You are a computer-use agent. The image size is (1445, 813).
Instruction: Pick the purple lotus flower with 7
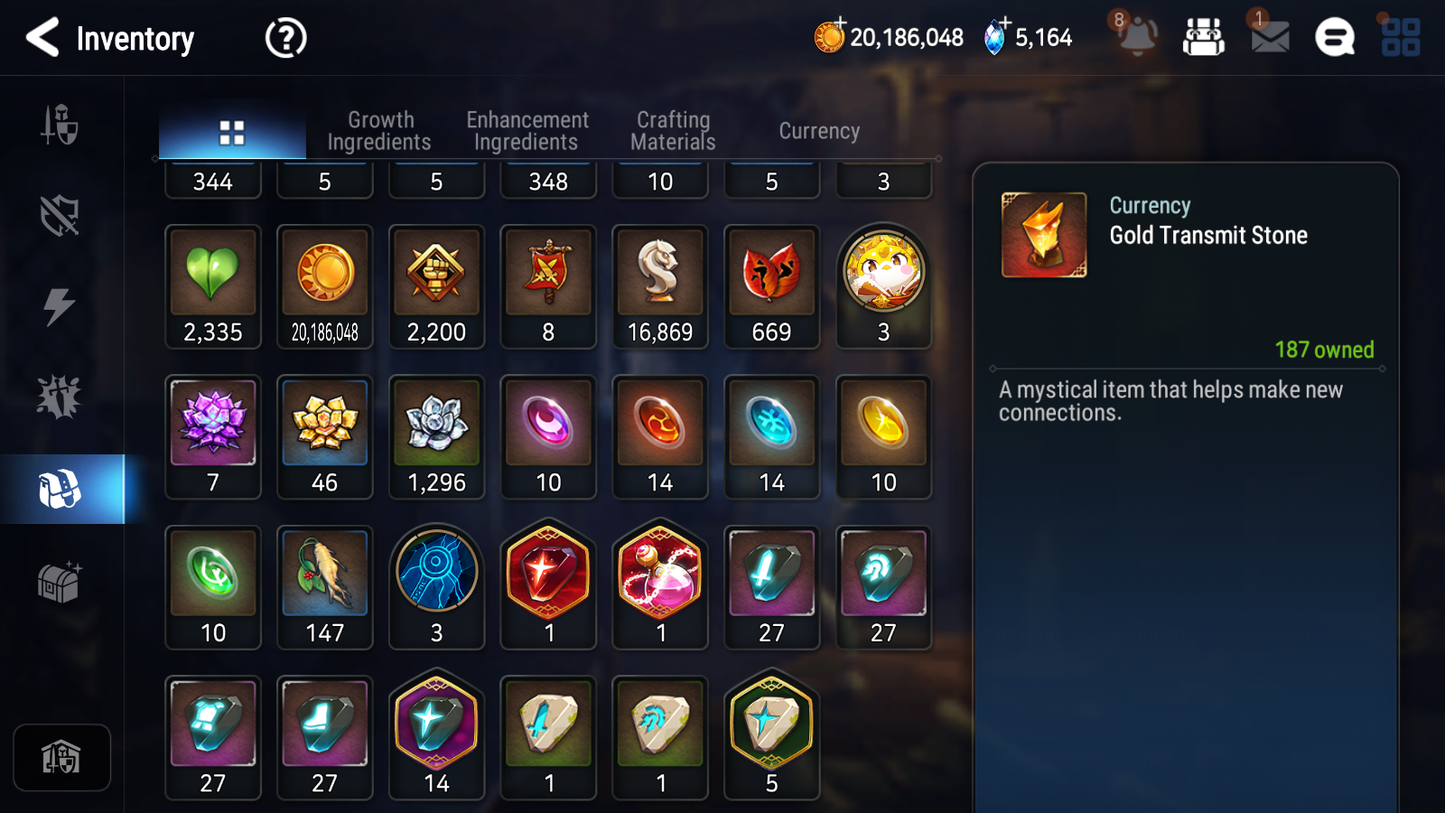click(213, 436)
